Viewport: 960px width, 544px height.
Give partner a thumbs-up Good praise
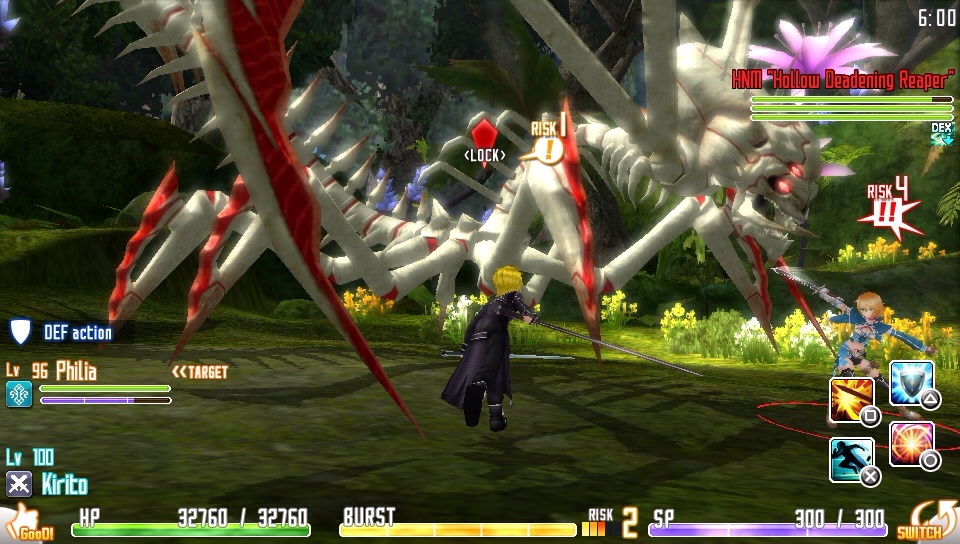click(28, 523)
